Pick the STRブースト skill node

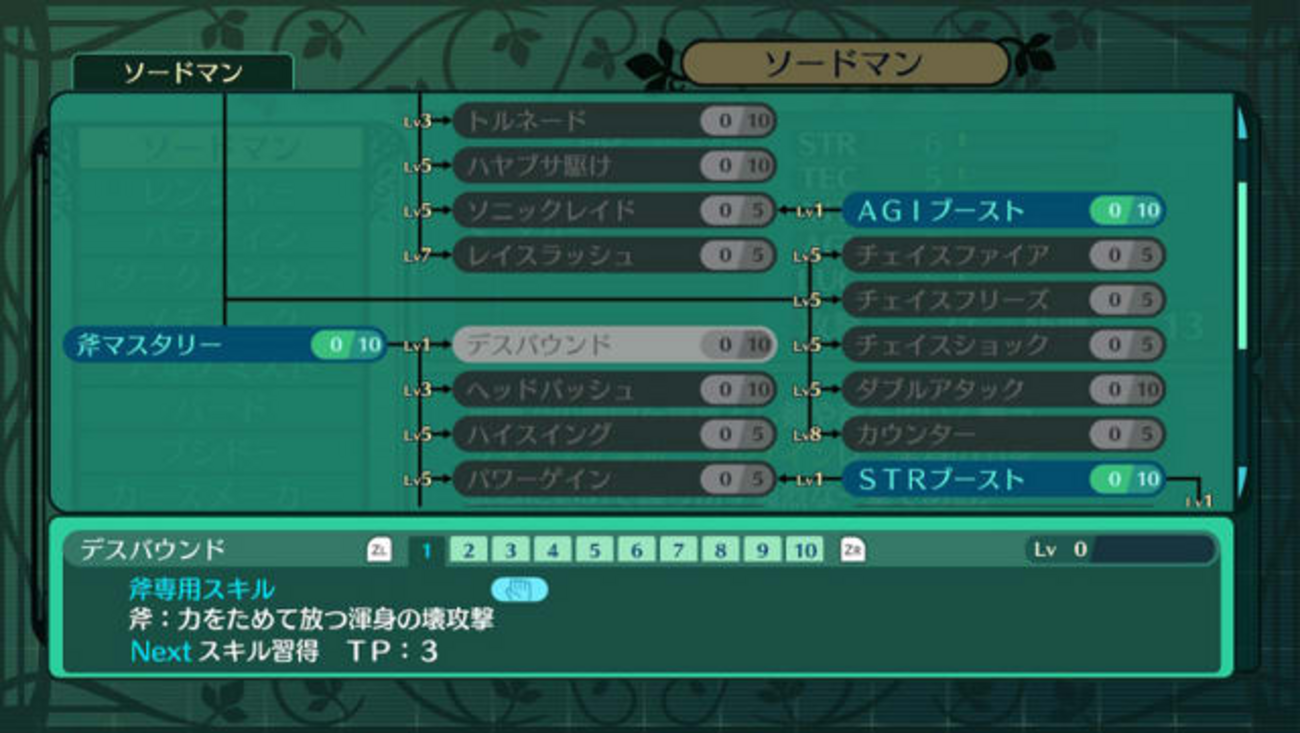point(1002,479)
